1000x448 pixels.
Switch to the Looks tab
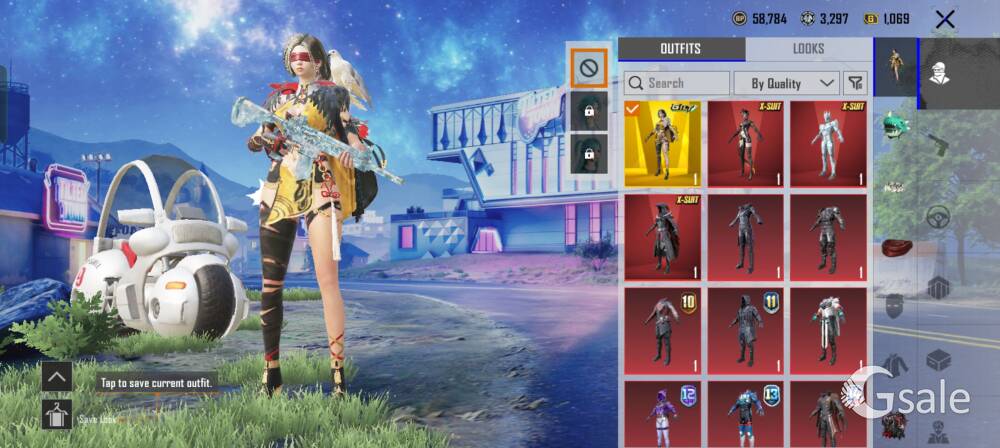tap(808, 49)
